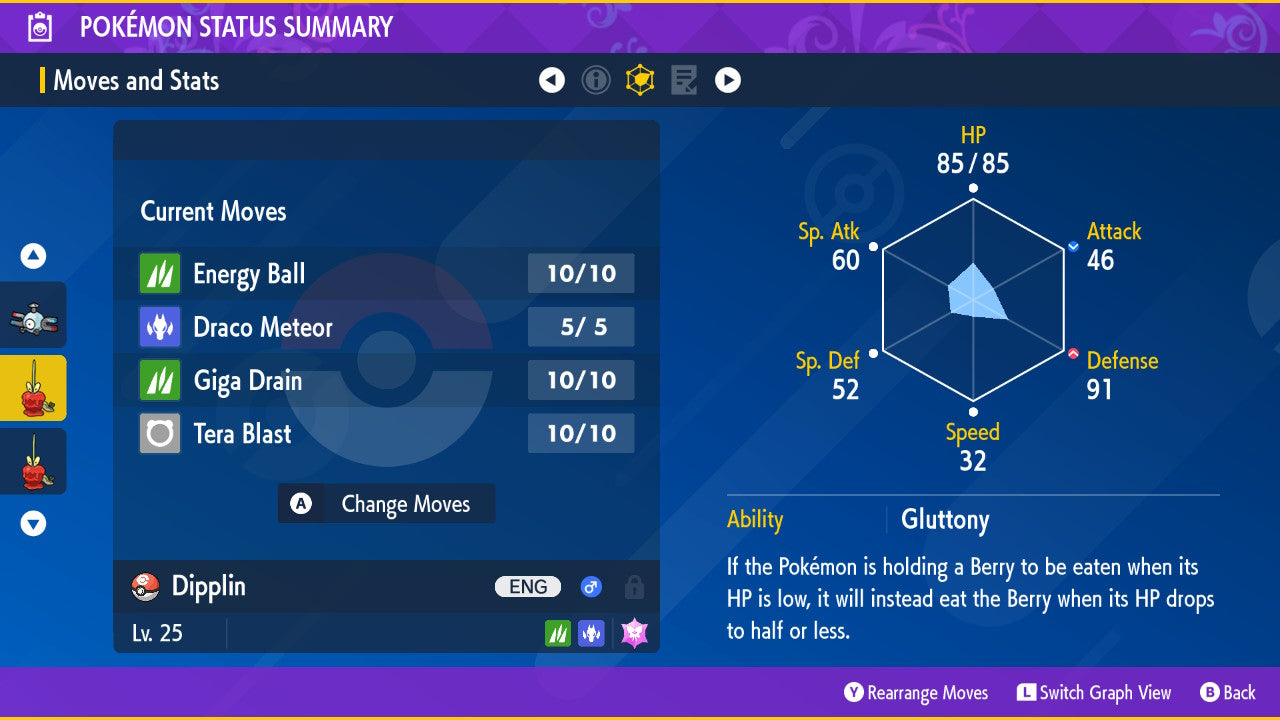Select the hexagon stats tab icon
The width and height of the screenshot is (1280, 720).
(x=640, y=80)
